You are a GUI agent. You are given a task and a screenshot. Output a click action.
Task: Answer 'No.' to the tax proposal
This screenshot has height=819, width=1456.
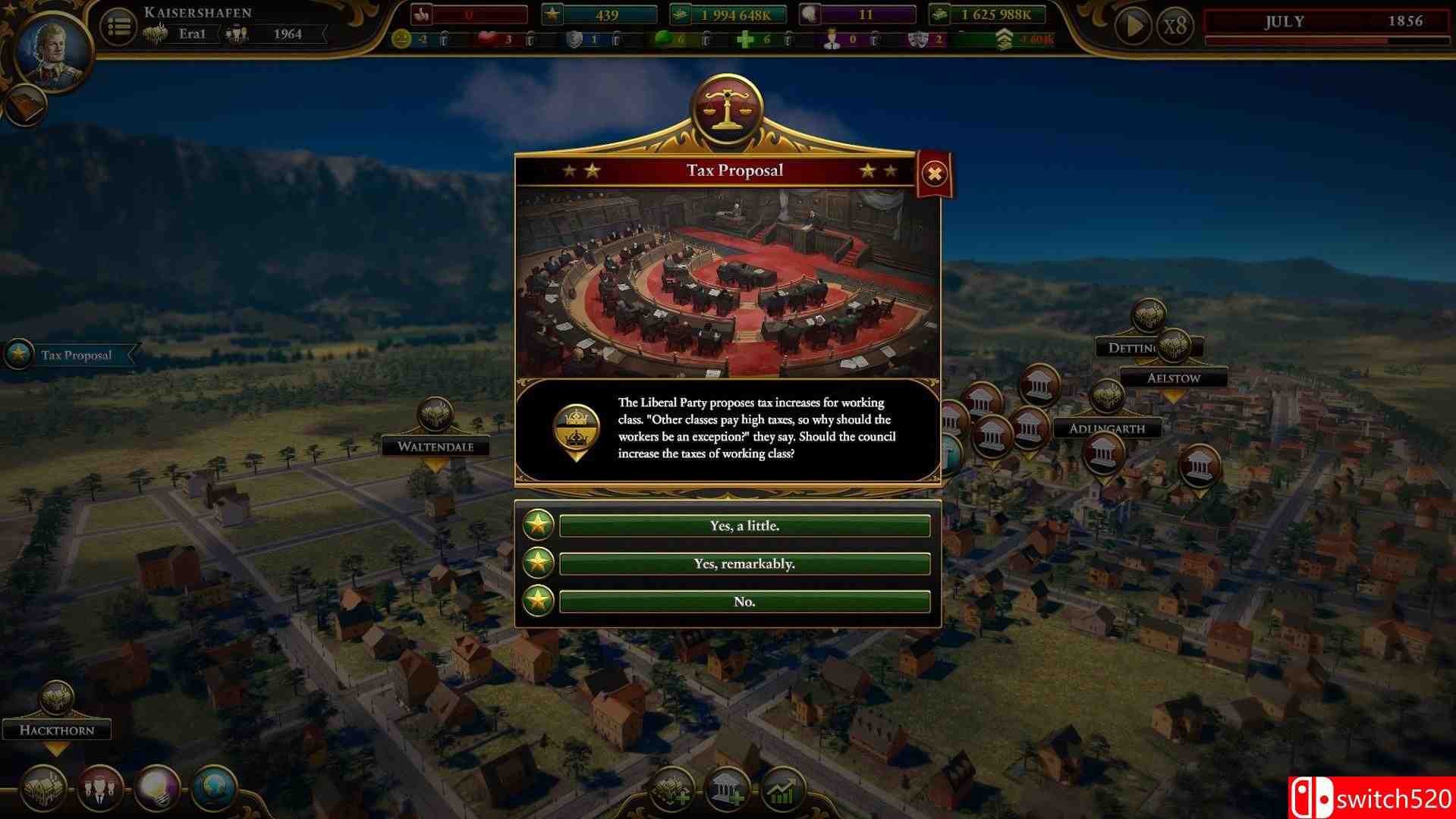743,601
